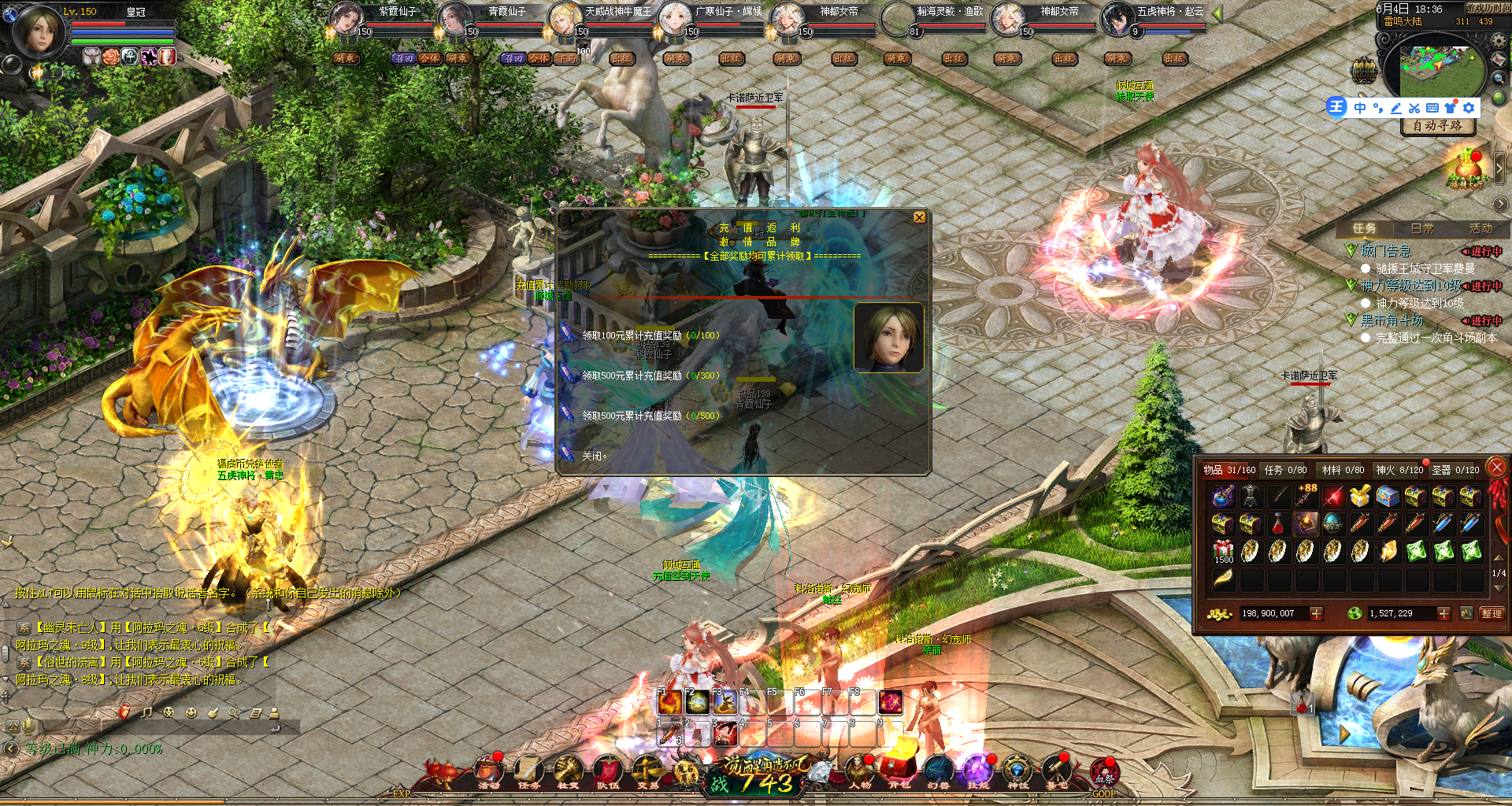Screen dimensions: 1512x806
Task: Switch to the 材料 inventory tab
Action: [x=1342, y=470]
